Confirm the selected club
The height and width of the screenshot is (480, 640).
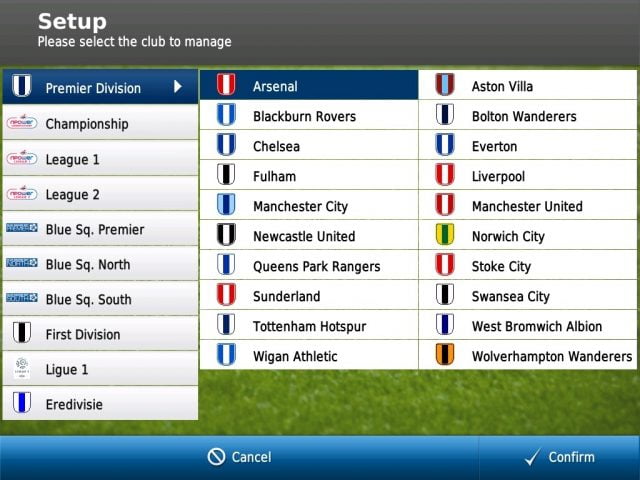click(559, 457)
